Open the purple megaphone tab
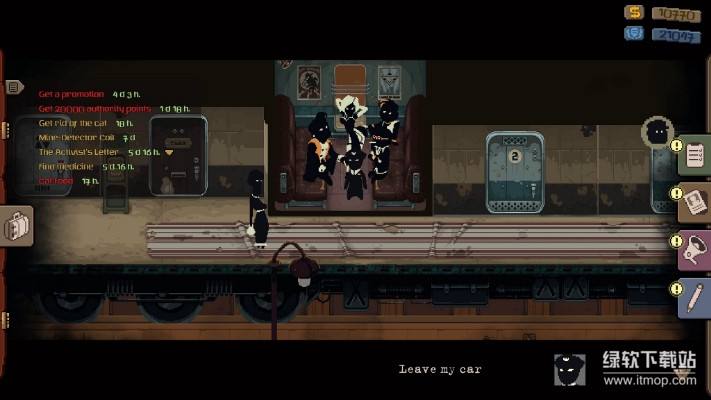This screenshot has width=711, height=400. [x=696, y=249]
